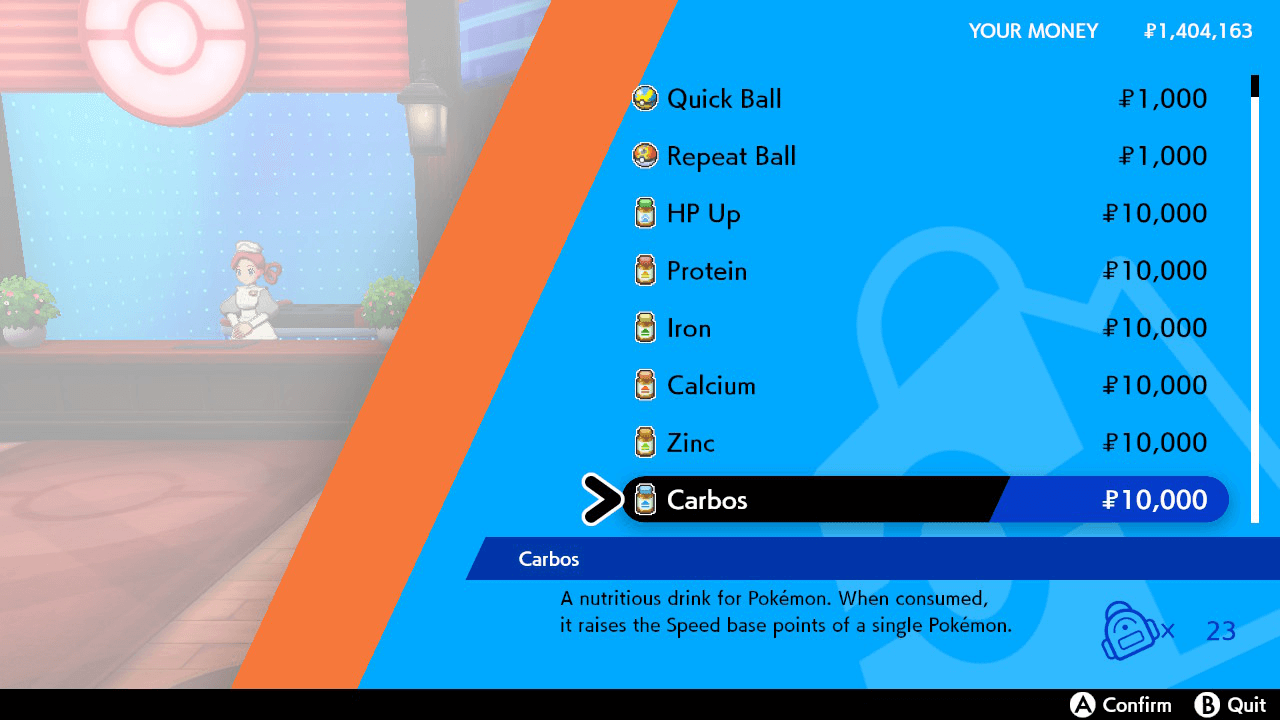1280x720 pixels.
Task: Select the Zinc bottle icon
Action: pyautogui.click(x=645, y=442)
